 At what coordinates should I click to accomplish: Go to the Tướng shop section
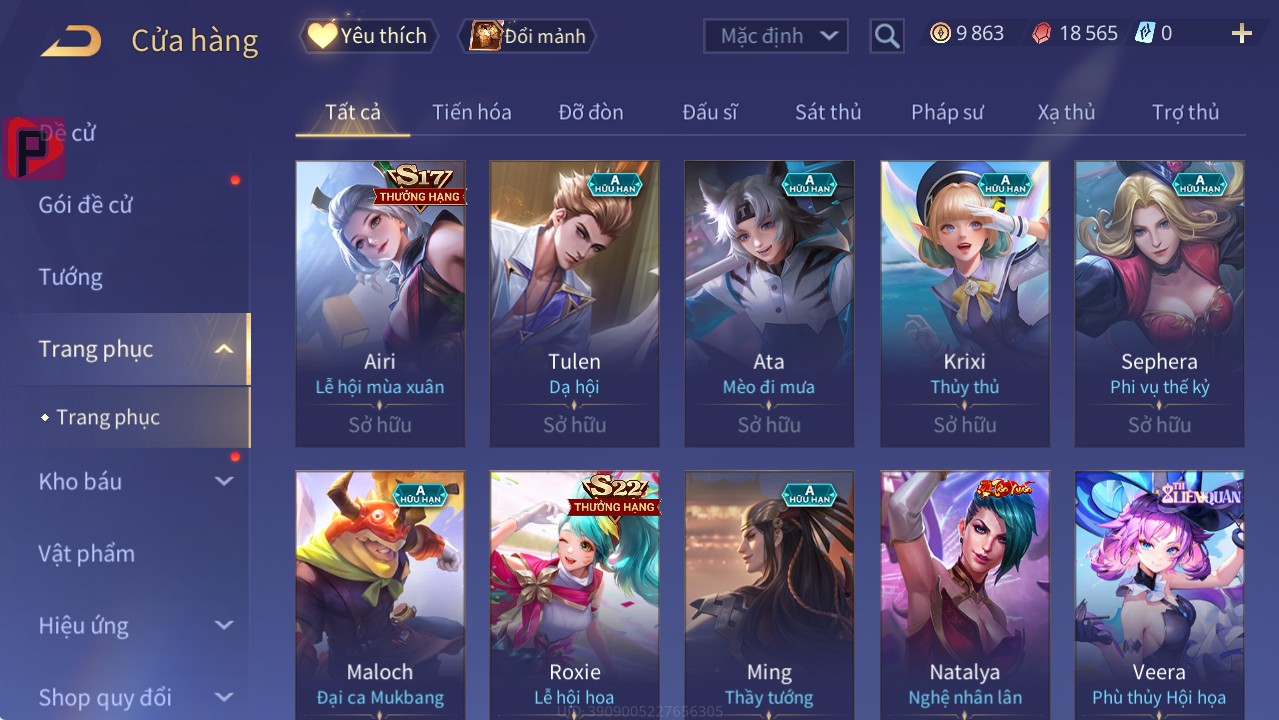coord(71,277)
